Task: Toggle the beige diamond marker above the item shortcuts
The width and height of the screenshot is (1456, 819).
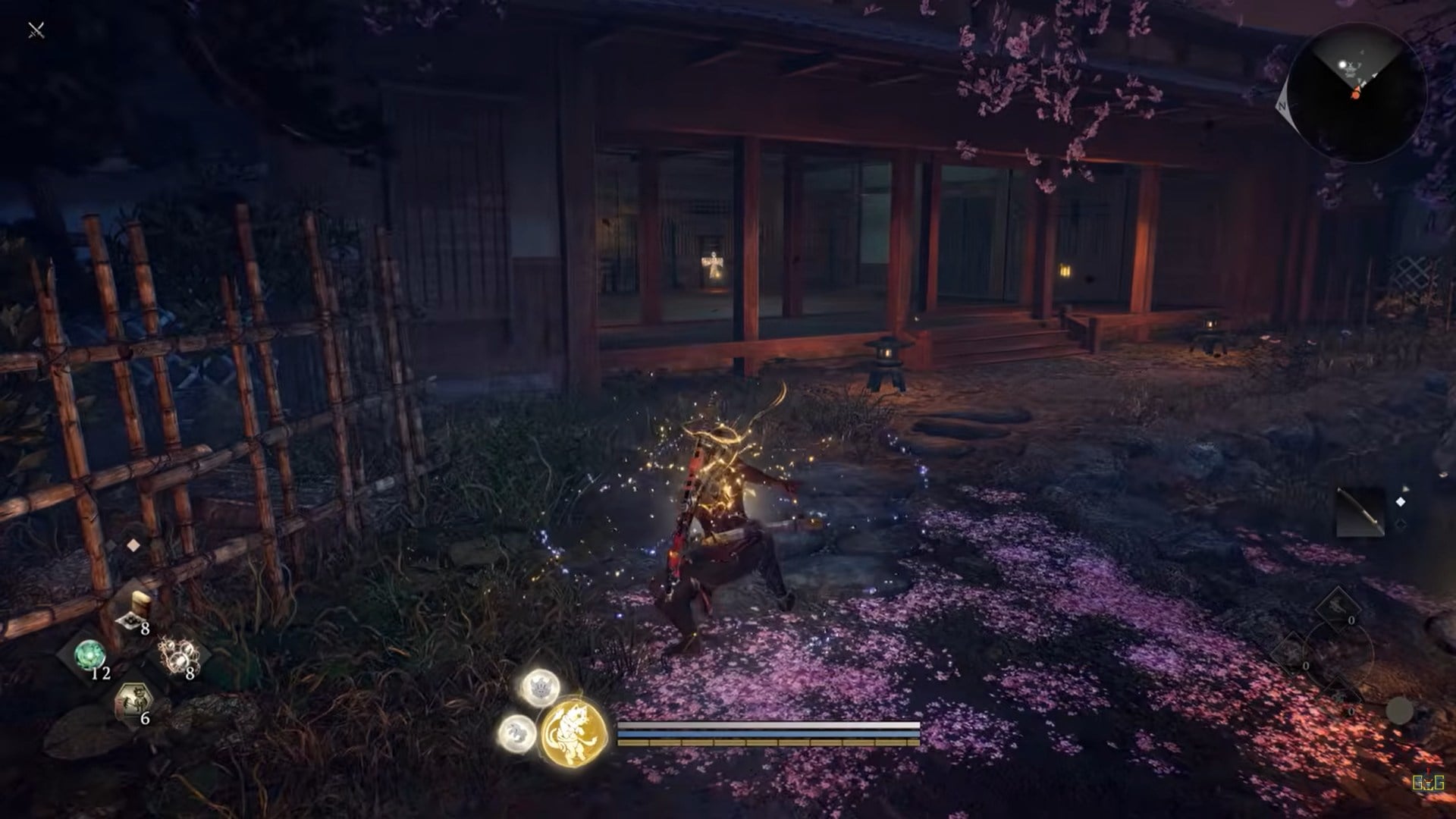Action: click(x=134, y=544)
